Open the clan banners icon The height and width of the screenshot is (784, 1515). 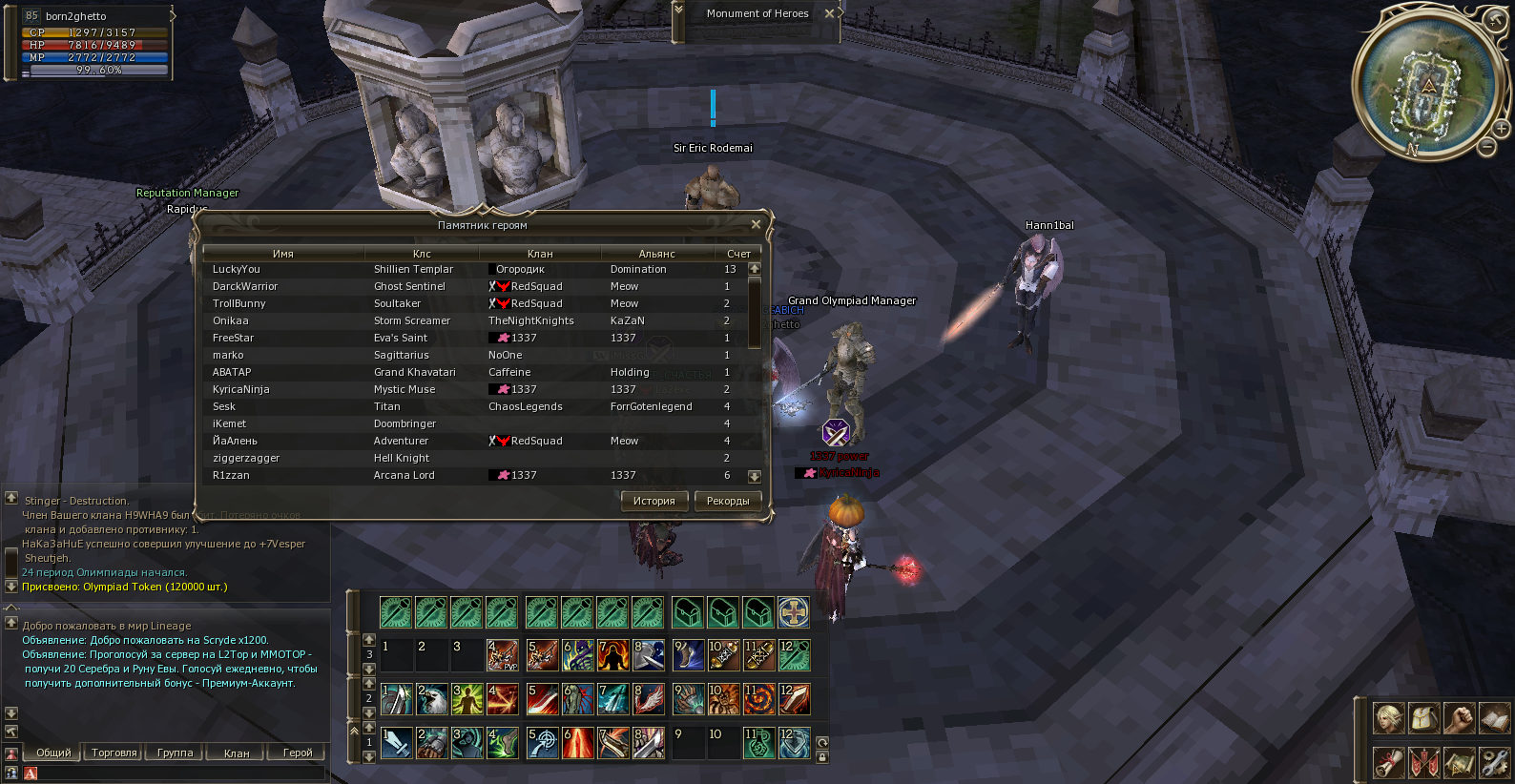click(x=1422, y=762)
